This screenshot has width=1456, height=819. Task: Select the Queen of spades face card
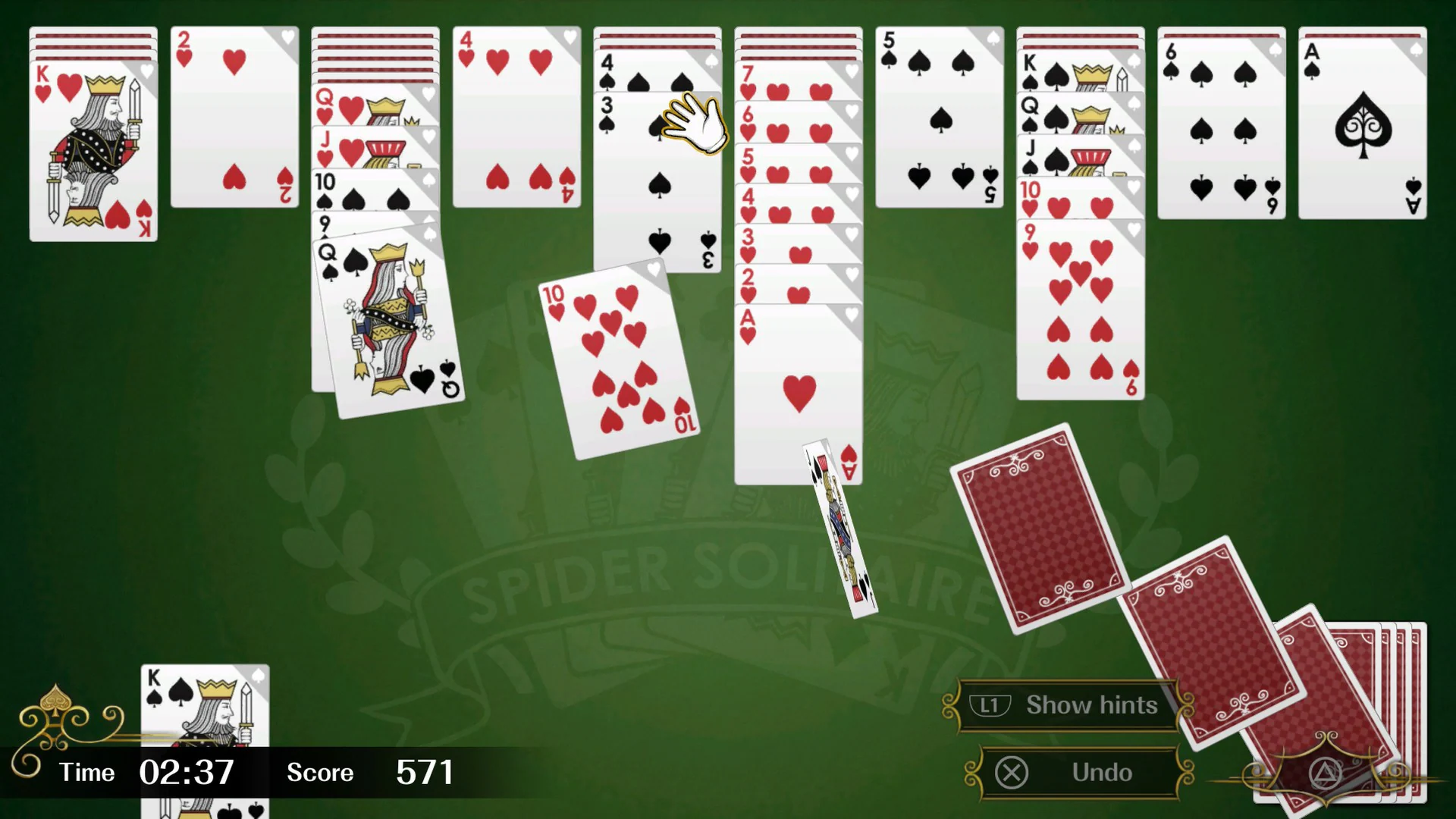pyautogui.click(x=387, y=318)
